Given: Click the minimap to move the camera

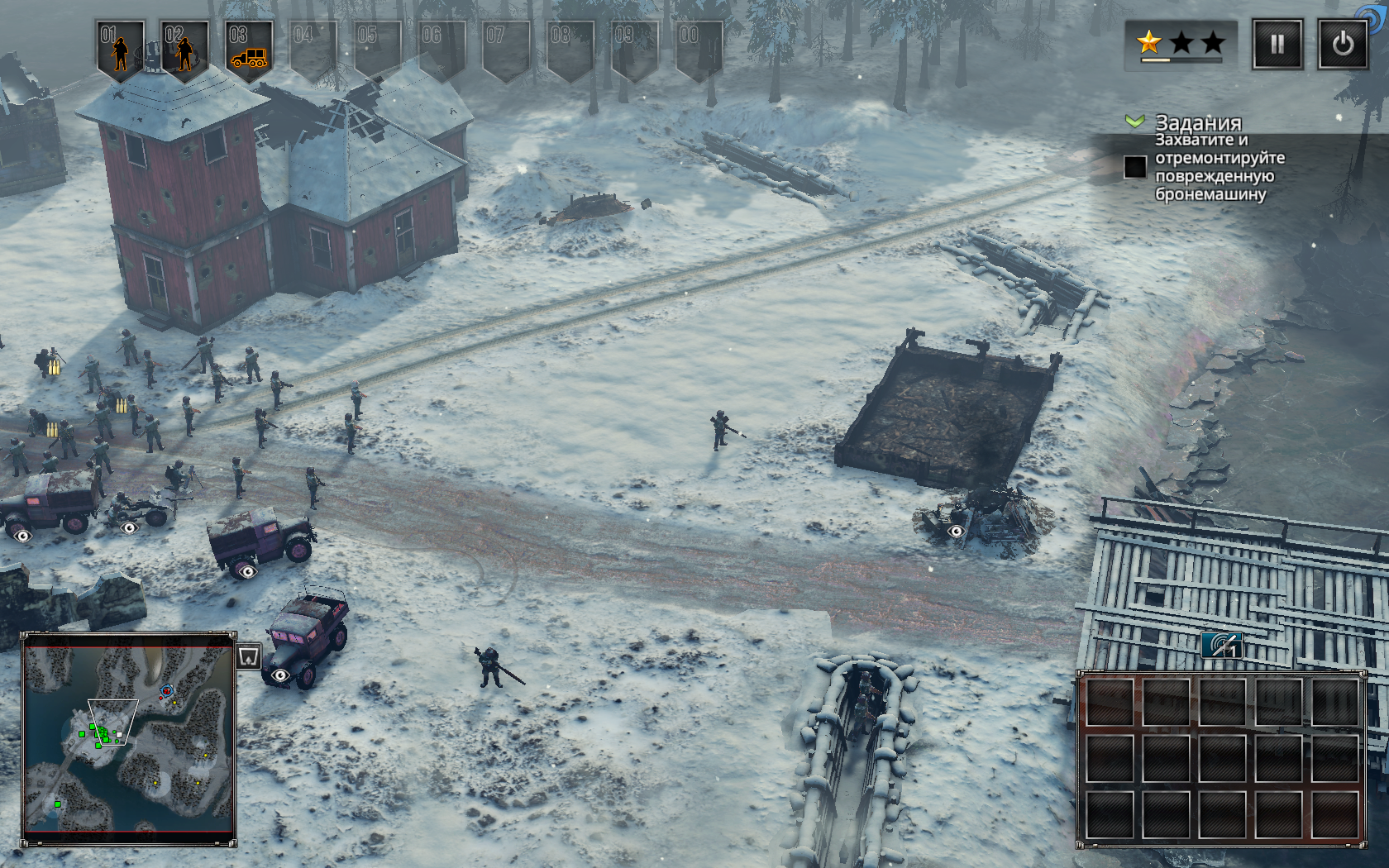Looking at the screenshot, I should [129, 738].
